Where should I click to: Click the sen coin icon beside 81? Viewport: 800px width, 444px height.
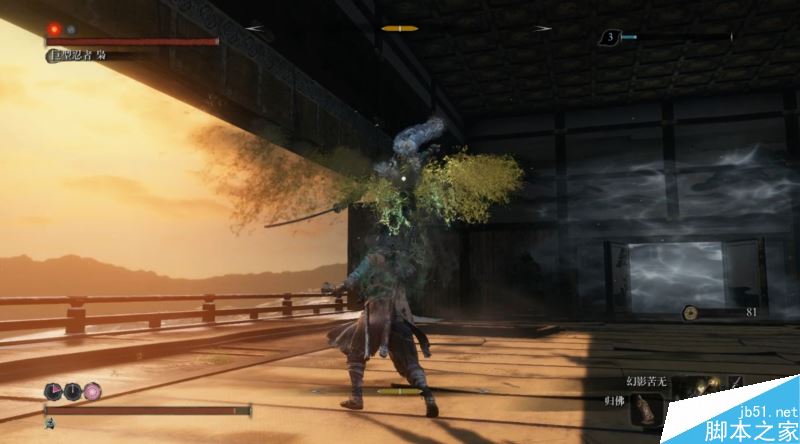690,313
